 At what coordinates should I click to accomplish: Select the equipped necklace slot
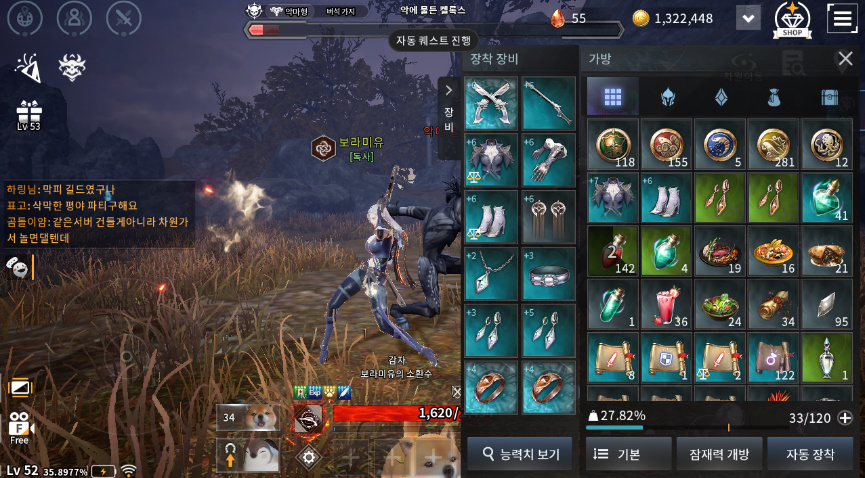point(492,273)
